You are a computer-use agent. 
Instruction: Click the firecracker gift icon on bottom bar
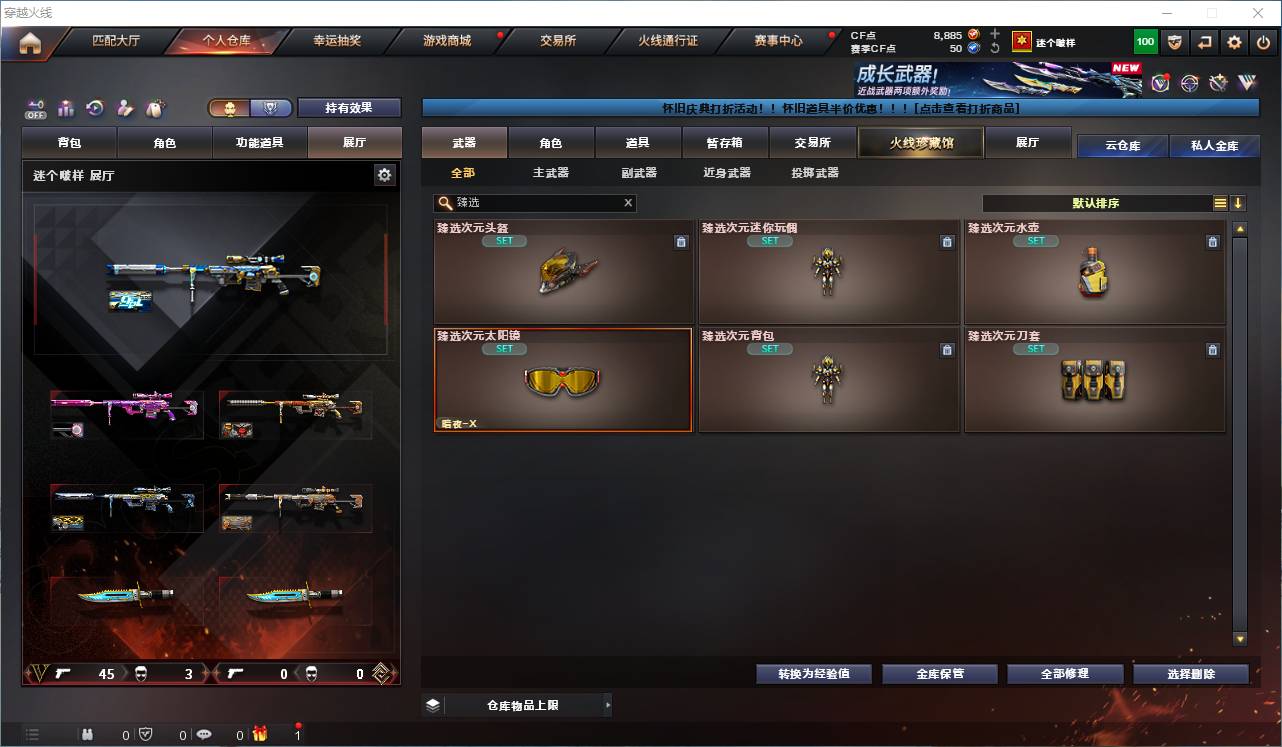coord(258,733)
